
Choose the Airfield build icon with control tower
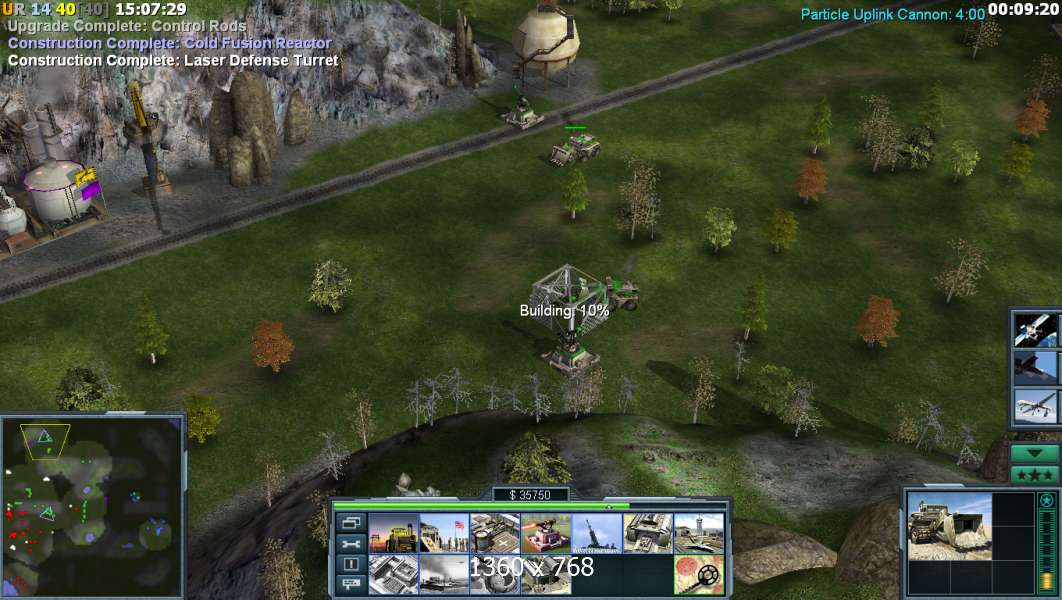pos(698,533)
